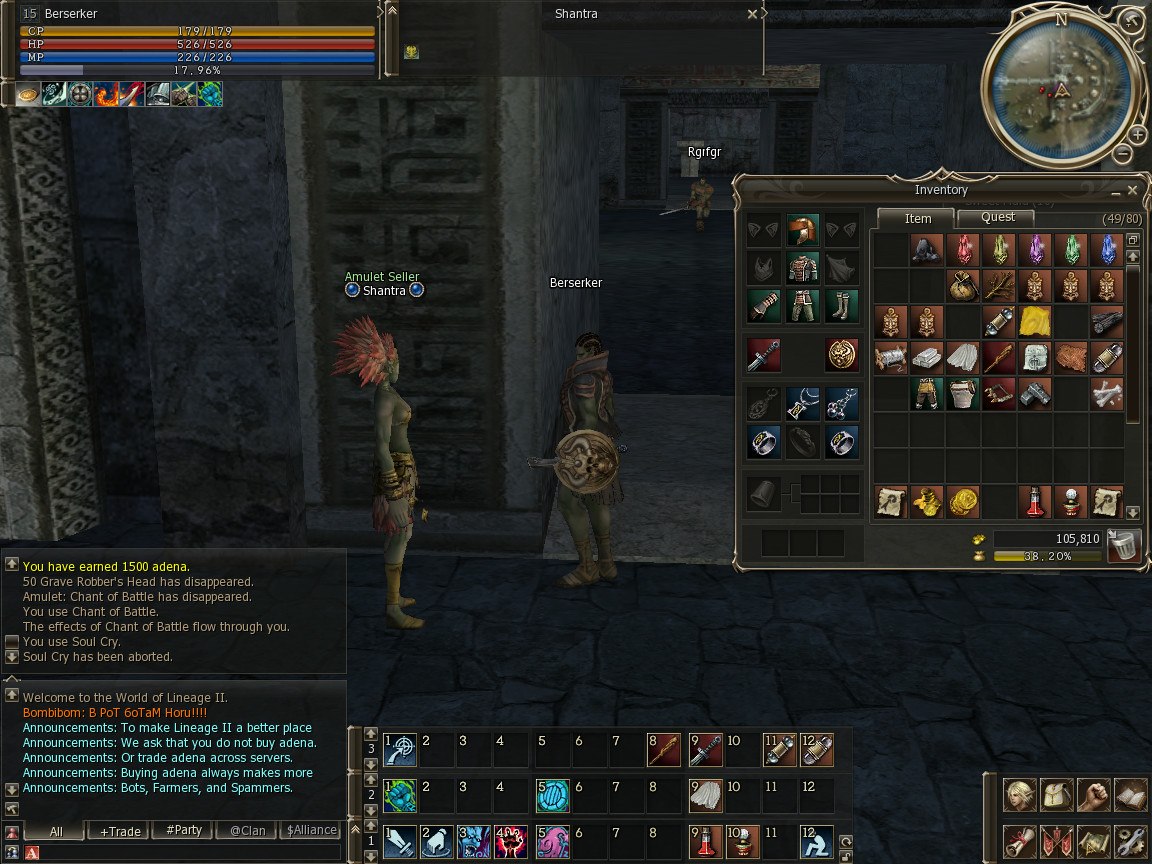Click the chat text input field
1152x864 pixels.
click(x=185, y=852)
